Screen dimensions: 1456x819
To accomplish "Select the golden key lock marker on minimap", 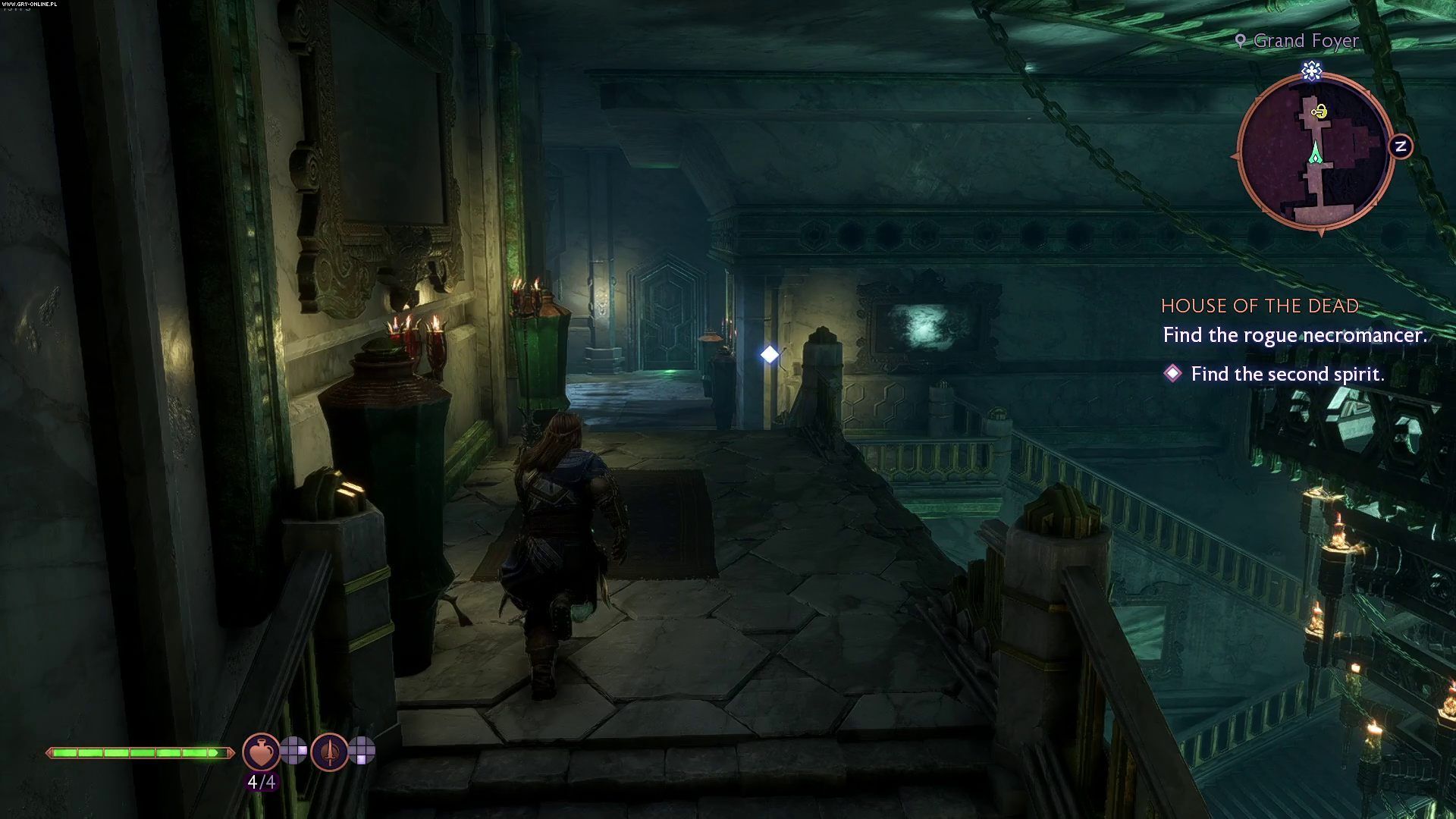I will [1319, 112].
